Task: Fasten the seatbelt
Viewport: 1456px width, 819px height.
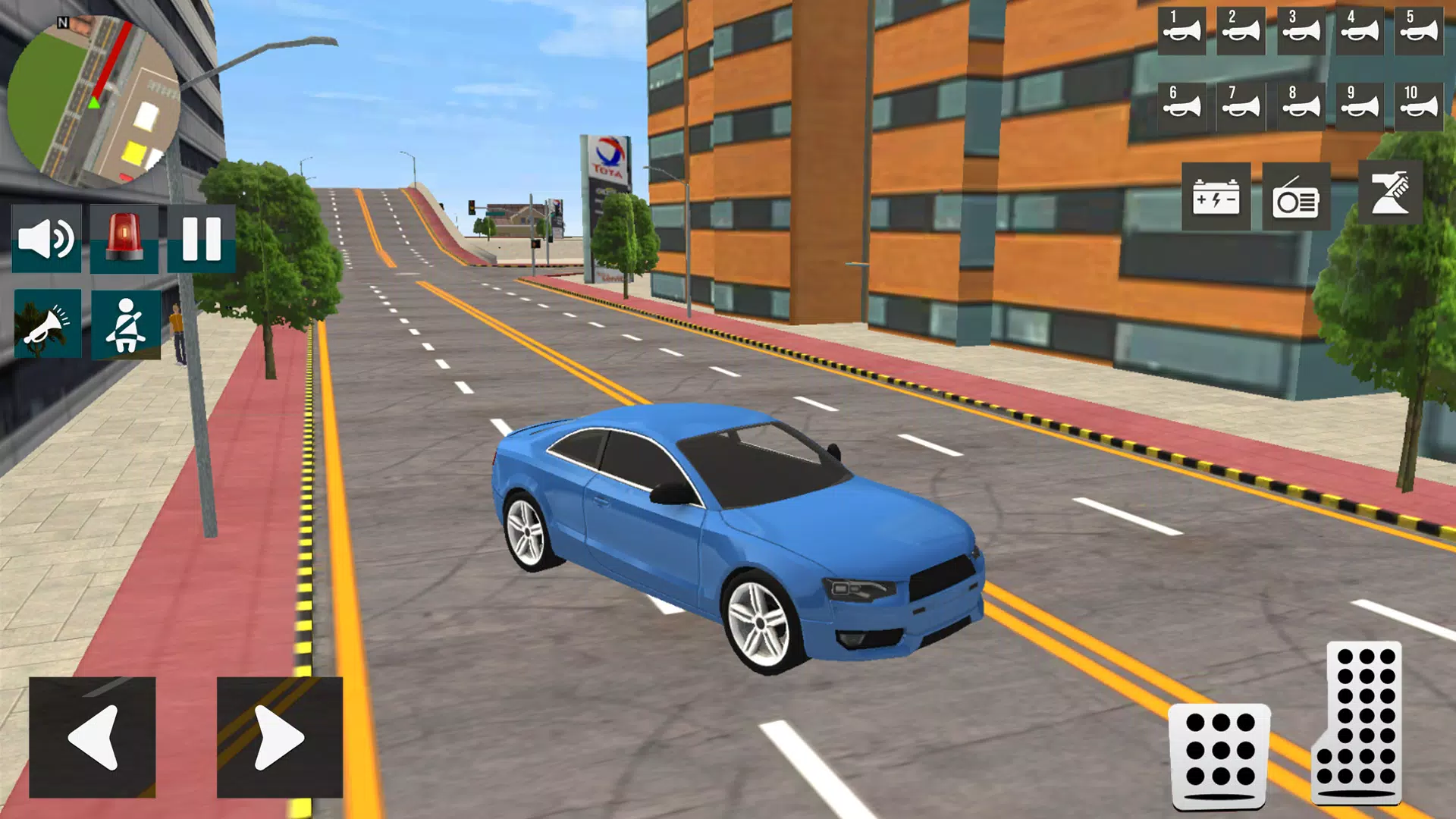Action: (x=125, y=325)
